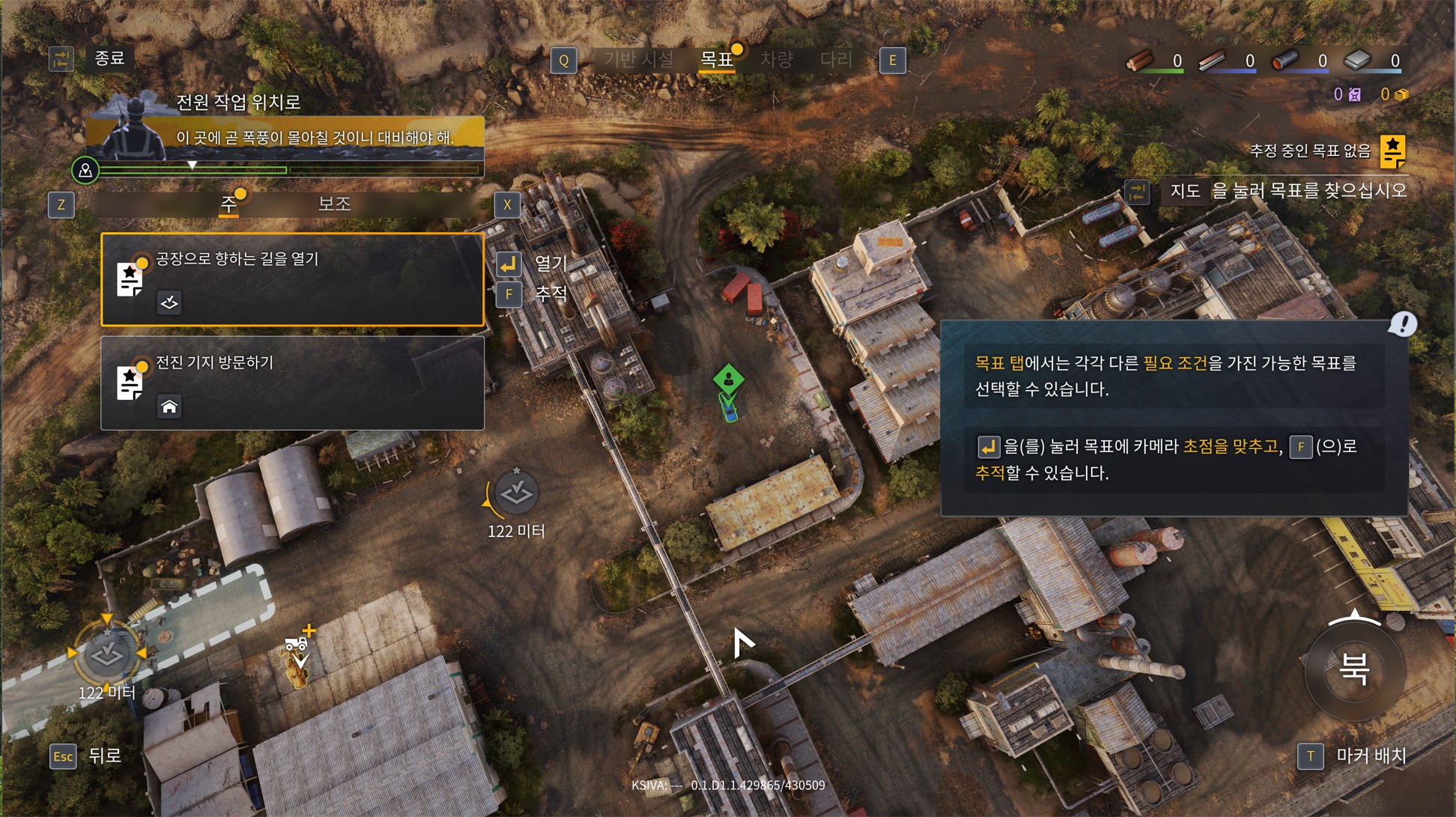1456x817 pixels.
Task: Click the tutorial exclamation mark bubble
Action: pyautogui.click(x=1402, y=324)
